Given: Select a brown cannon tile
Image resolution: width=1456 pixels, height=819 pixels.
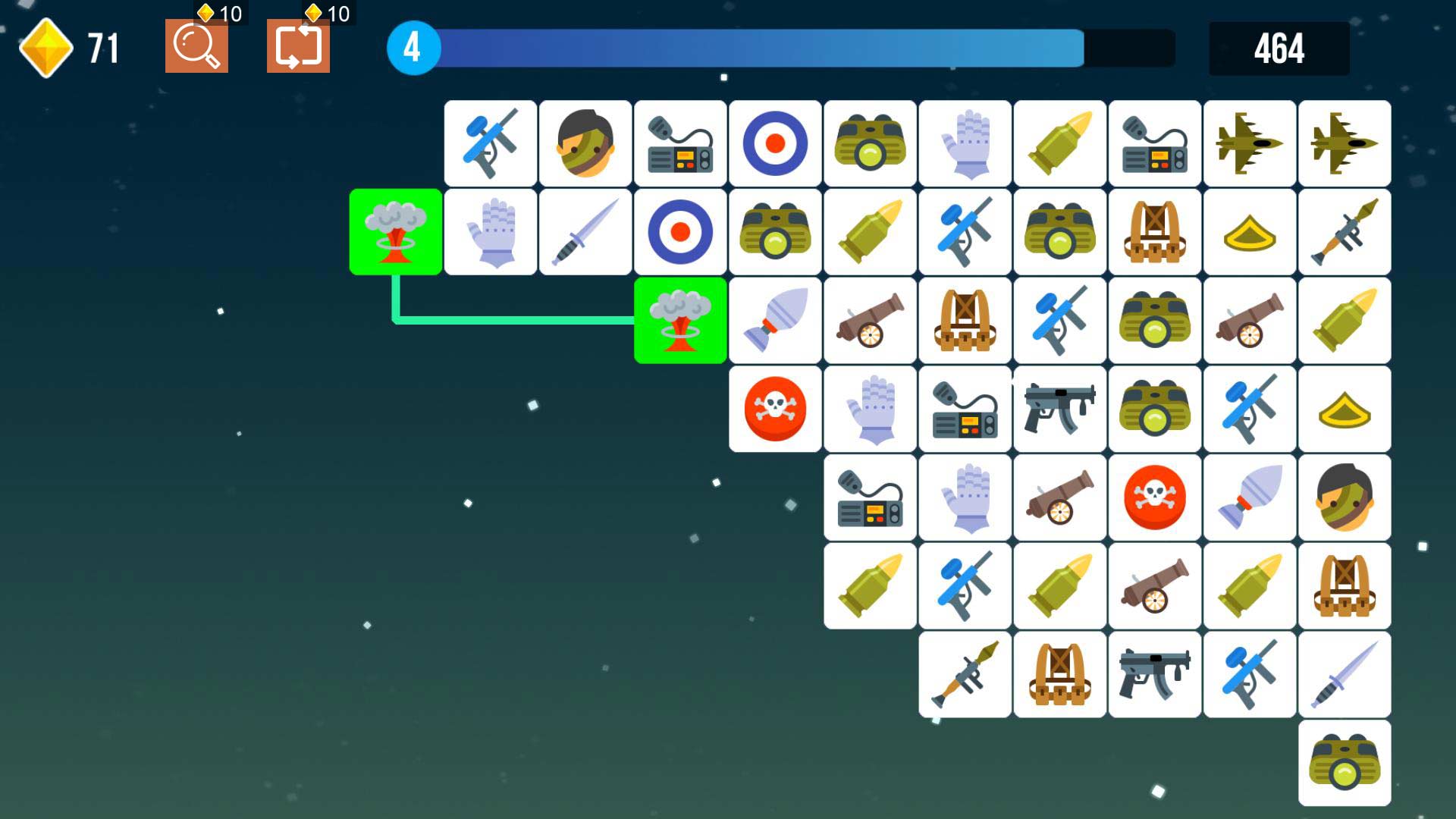Looking at the screenshot, I should 869,320.
